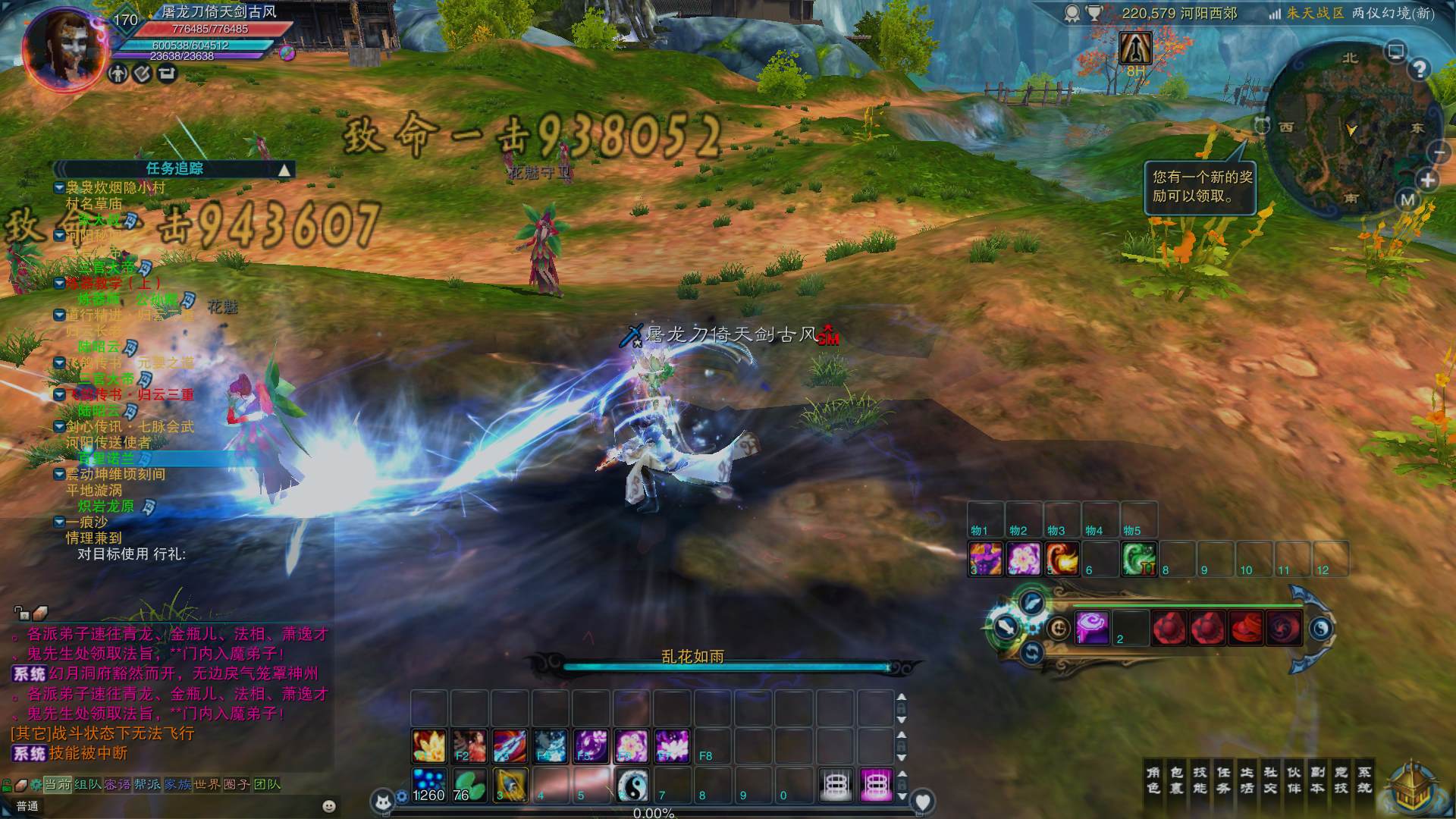Use the blue orbs item stacked 1260
The height and width of the screenshot is (819, 1456).
(428, 785)
